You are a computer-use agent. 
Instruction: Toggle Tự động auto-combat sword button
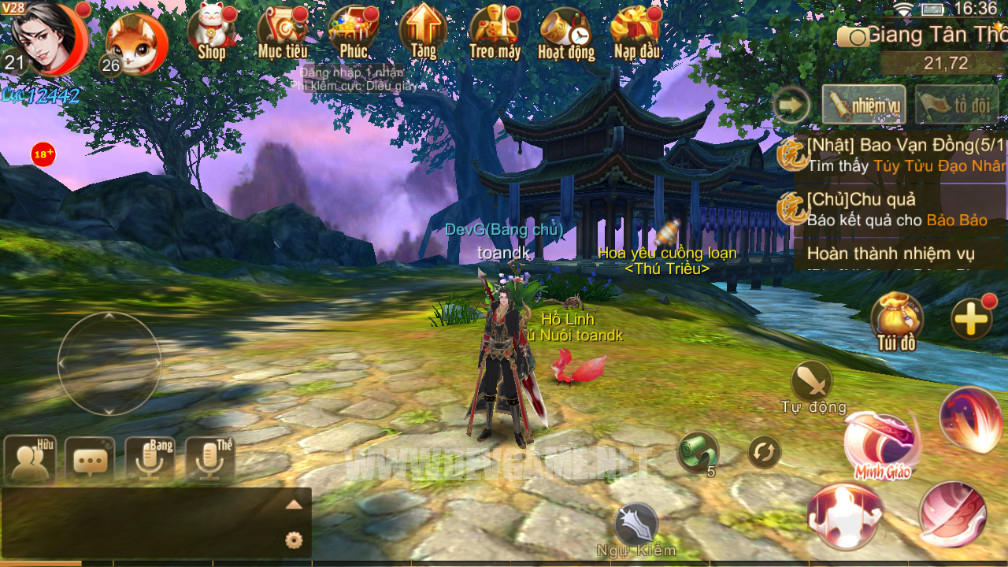[x=812, y=382]
